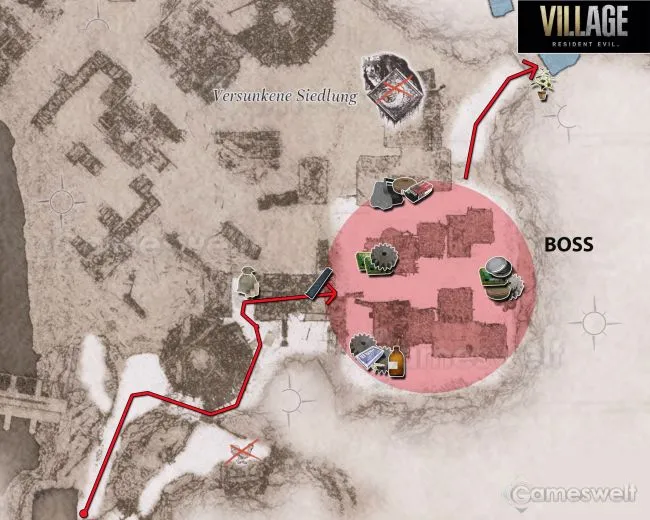Choose the chem fluid bottle item cluster
This screenshot has width=650, height=520.
point(378,357)
